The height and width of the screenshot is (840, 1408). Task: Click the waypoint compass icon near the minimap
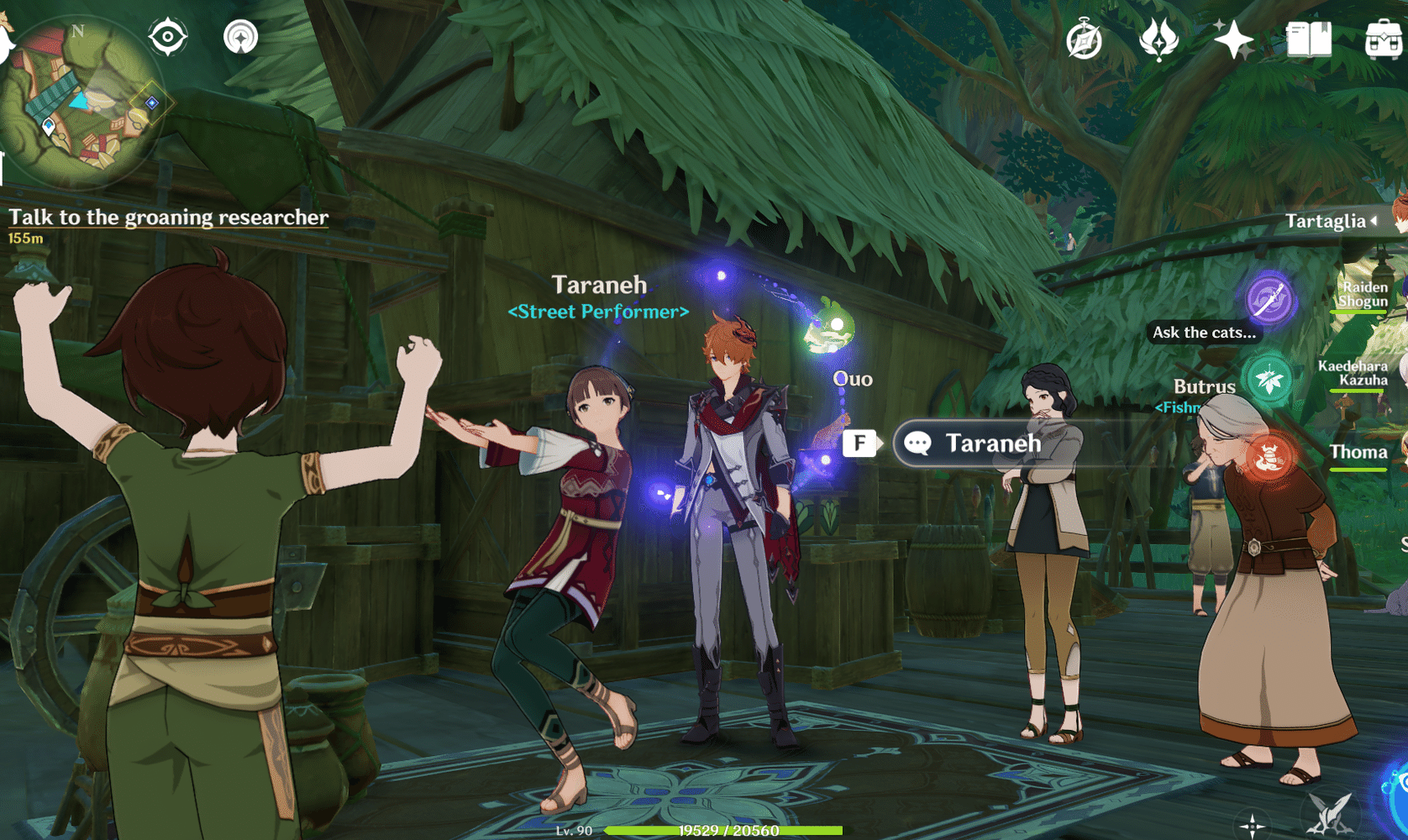click(x=239, y=35)
